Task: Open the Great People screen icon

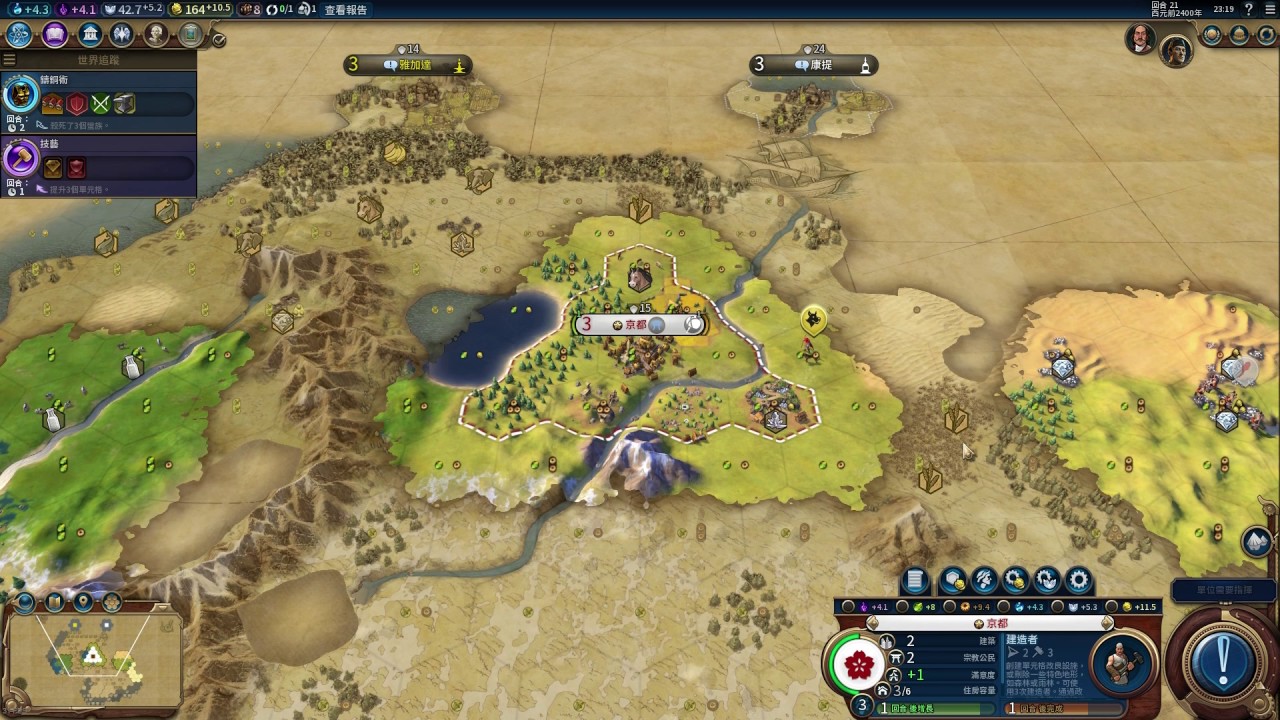Action: [x=157, y=35]
